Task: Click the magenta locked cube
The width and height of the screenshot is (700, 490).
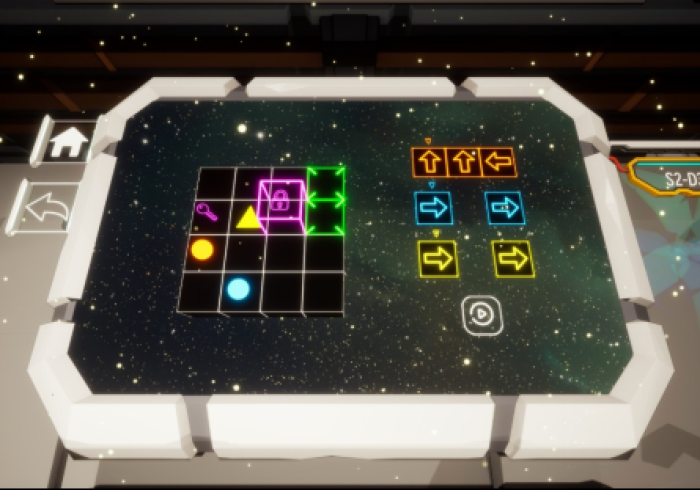Action: click(x=281, y=201)
